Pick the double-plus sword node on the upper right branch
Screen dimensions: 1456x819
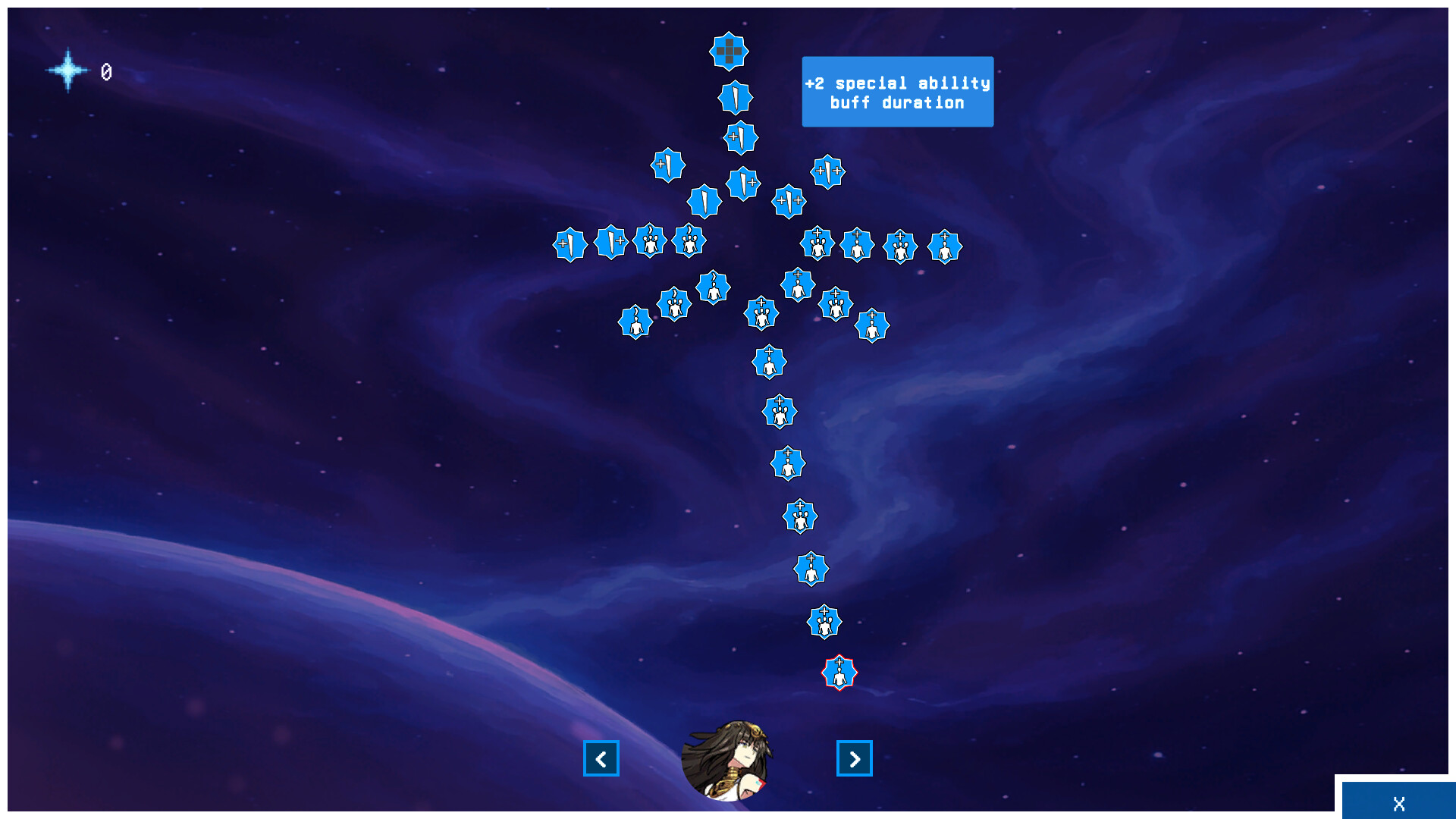pos(829,172)
